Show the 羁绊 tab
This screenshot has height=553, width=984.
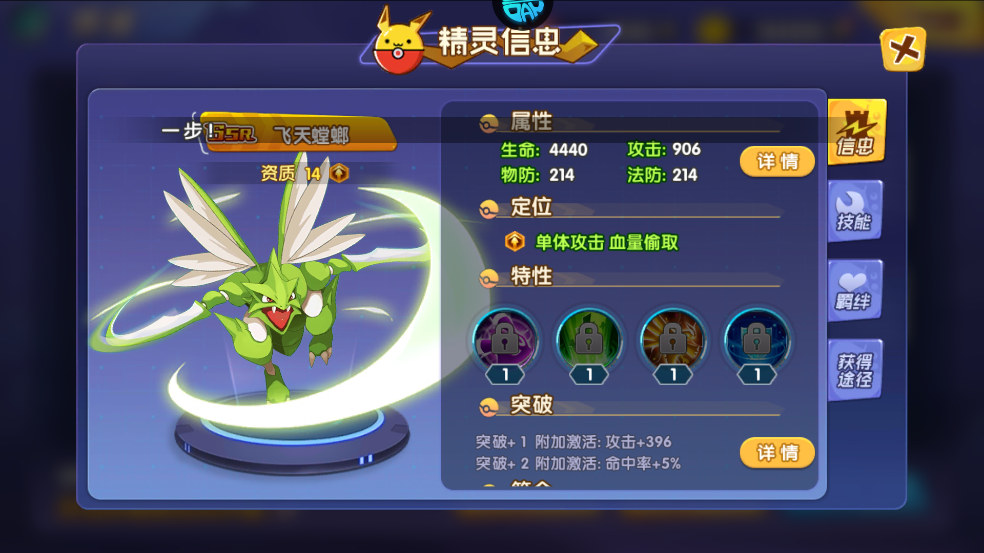tap(854, 290)
